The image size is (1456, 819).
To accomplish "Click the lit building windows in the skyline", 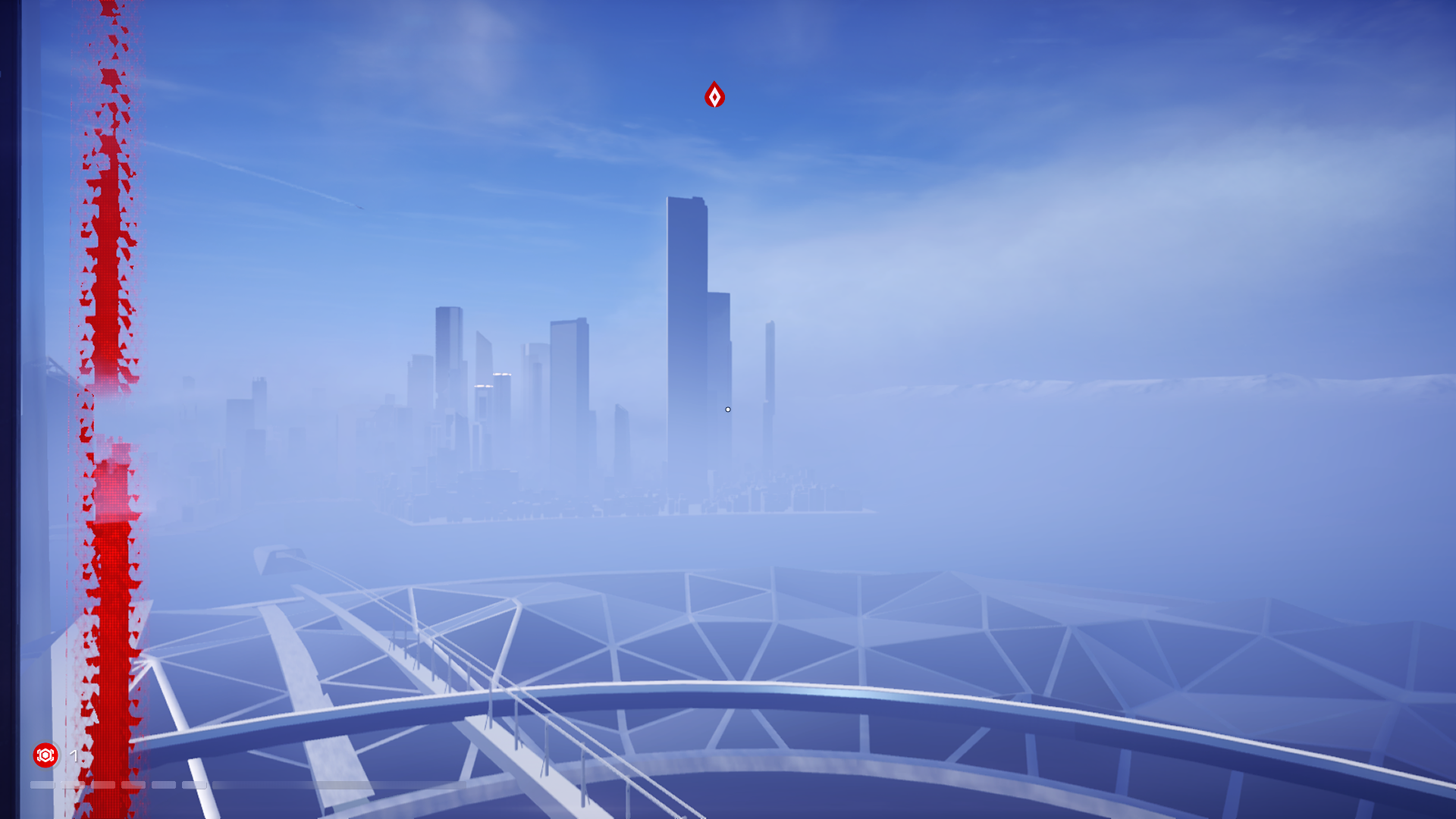I will tap(502, 374).
